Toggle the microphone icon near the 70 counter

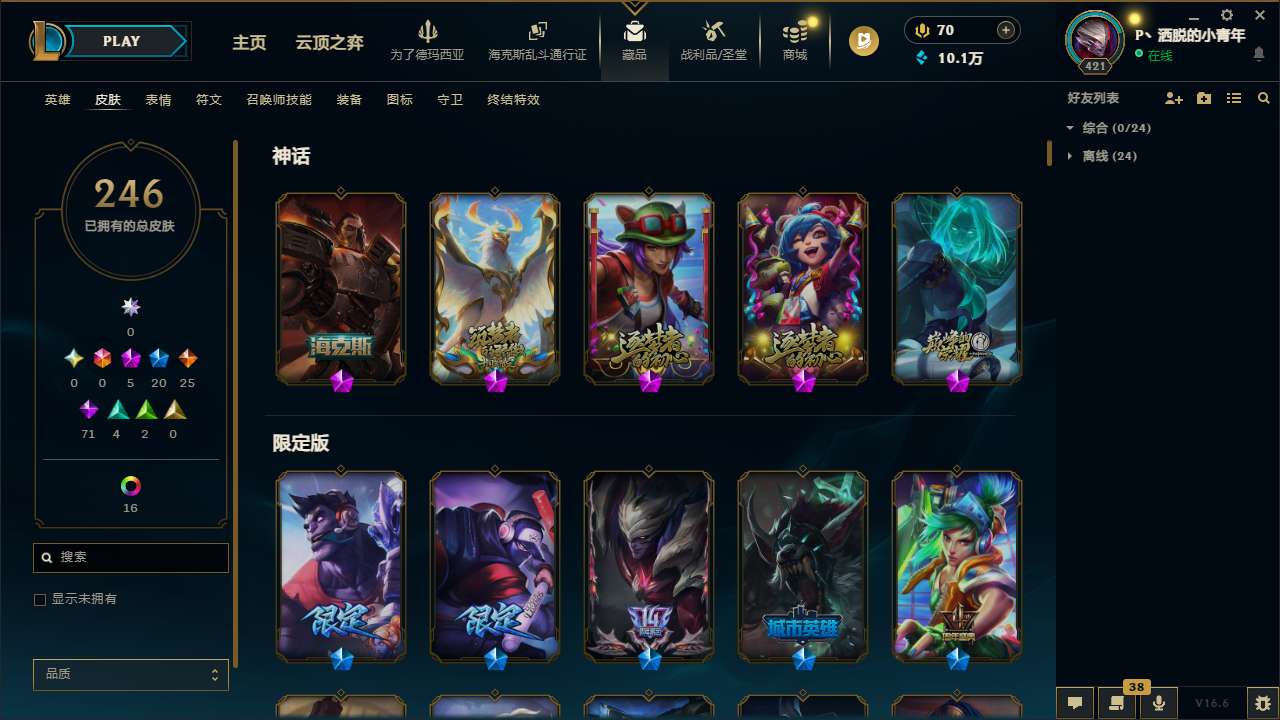(920, 30)
